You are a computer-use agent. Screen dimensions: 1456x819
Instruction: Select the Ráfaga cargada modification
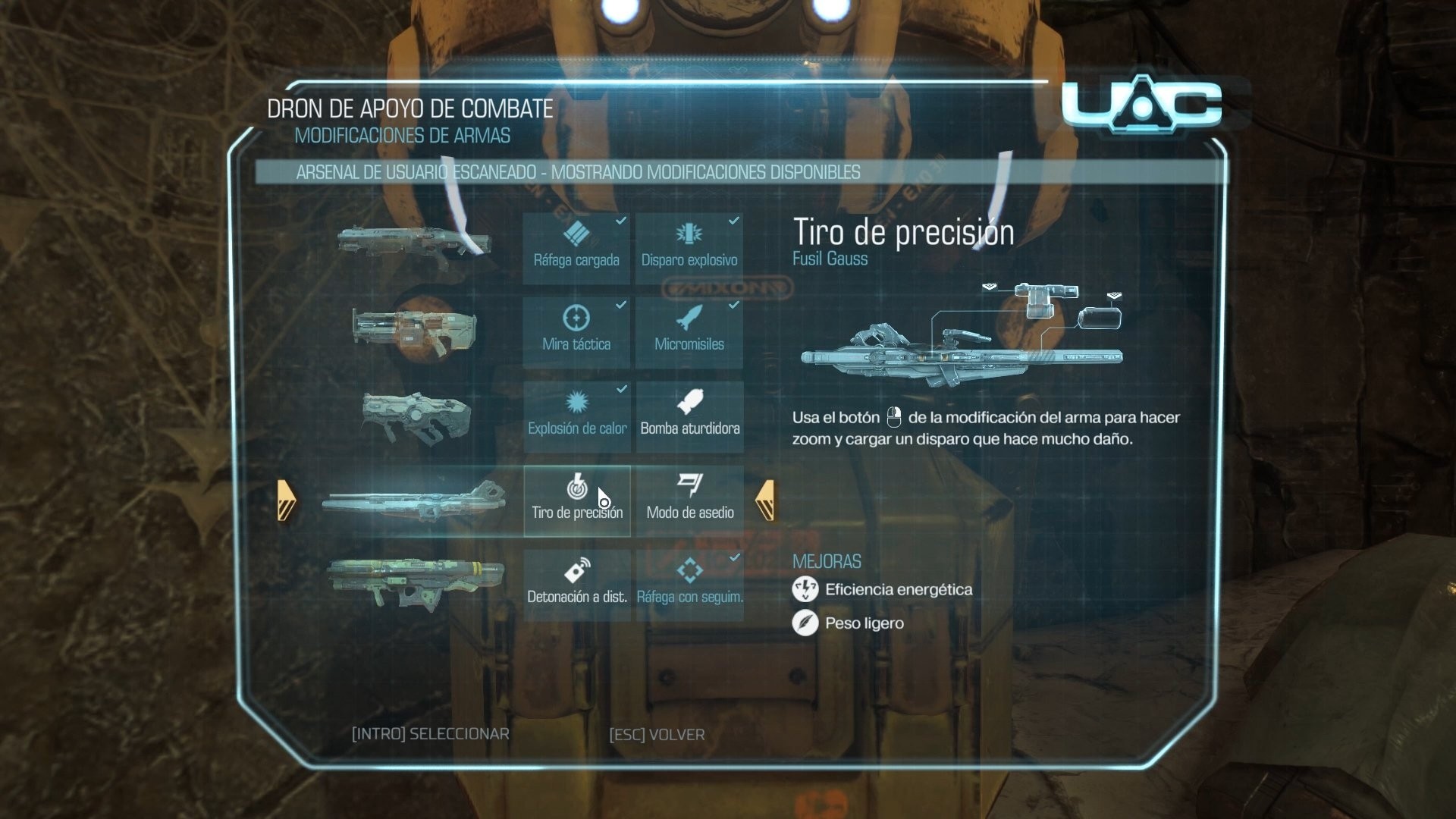(x=576, y=248)
